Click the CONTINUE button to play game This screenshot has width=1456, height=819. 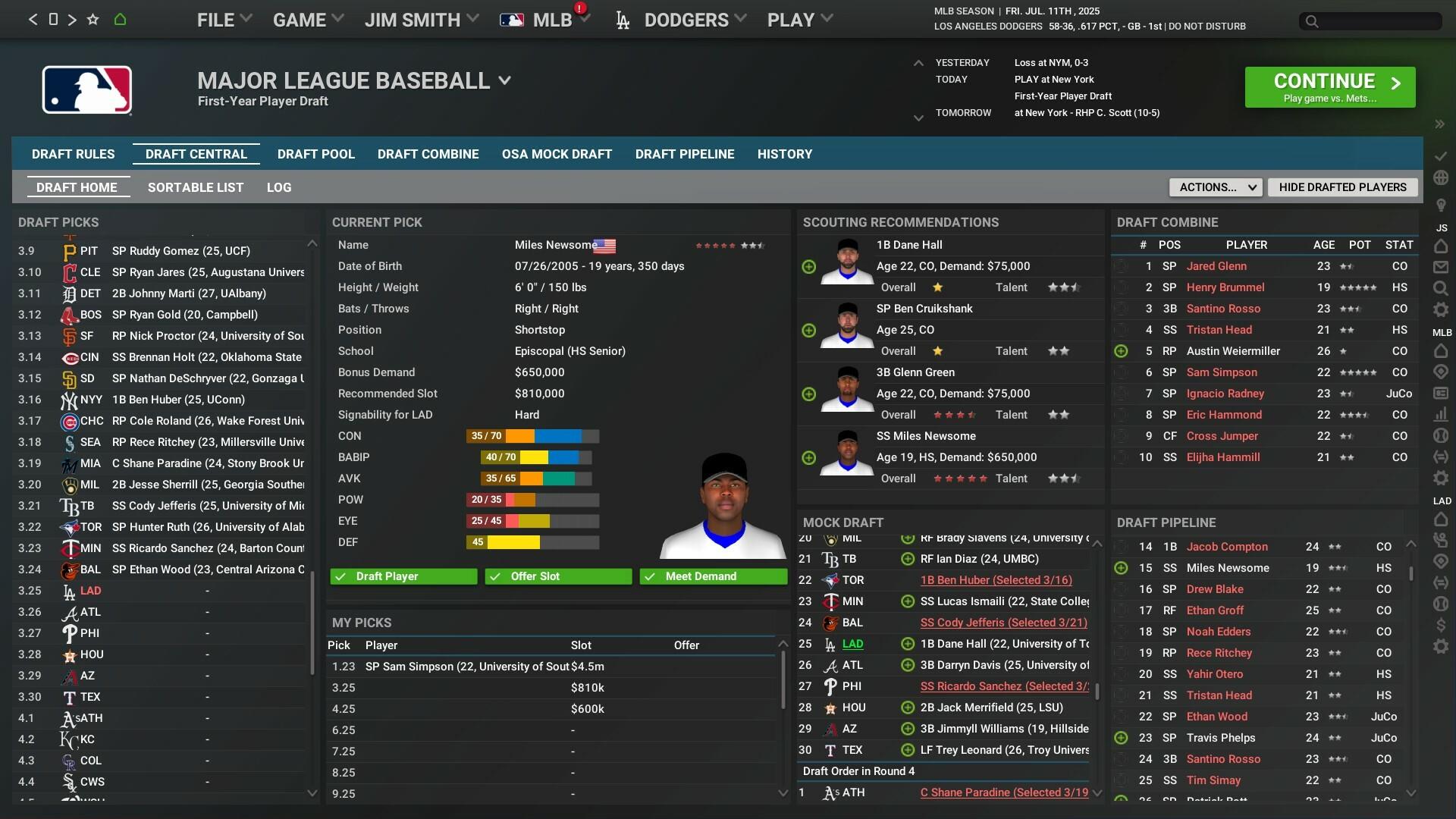1329,86
